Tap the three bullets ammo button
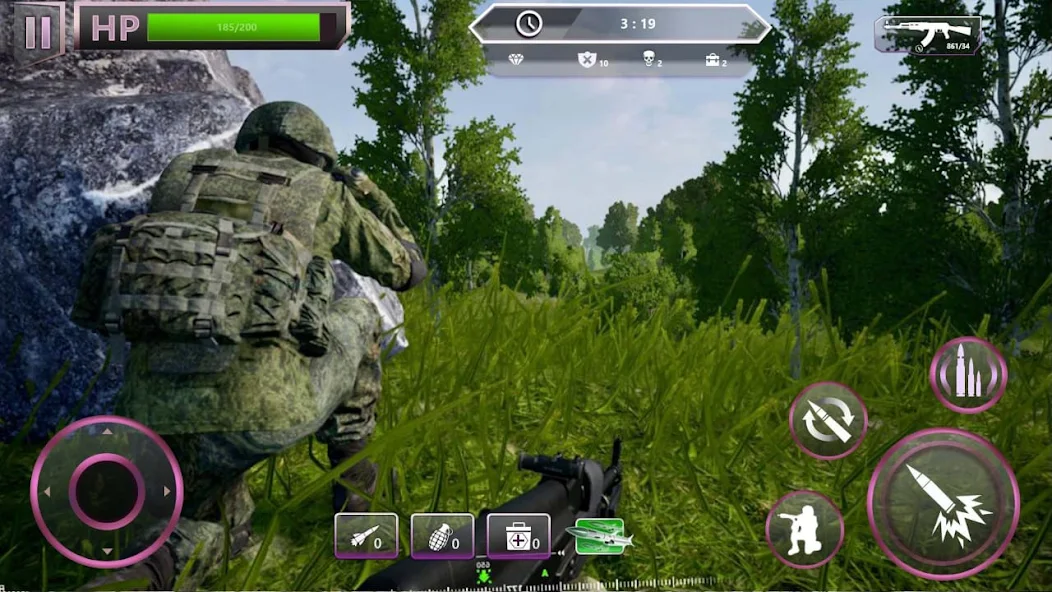 [968, 375]
